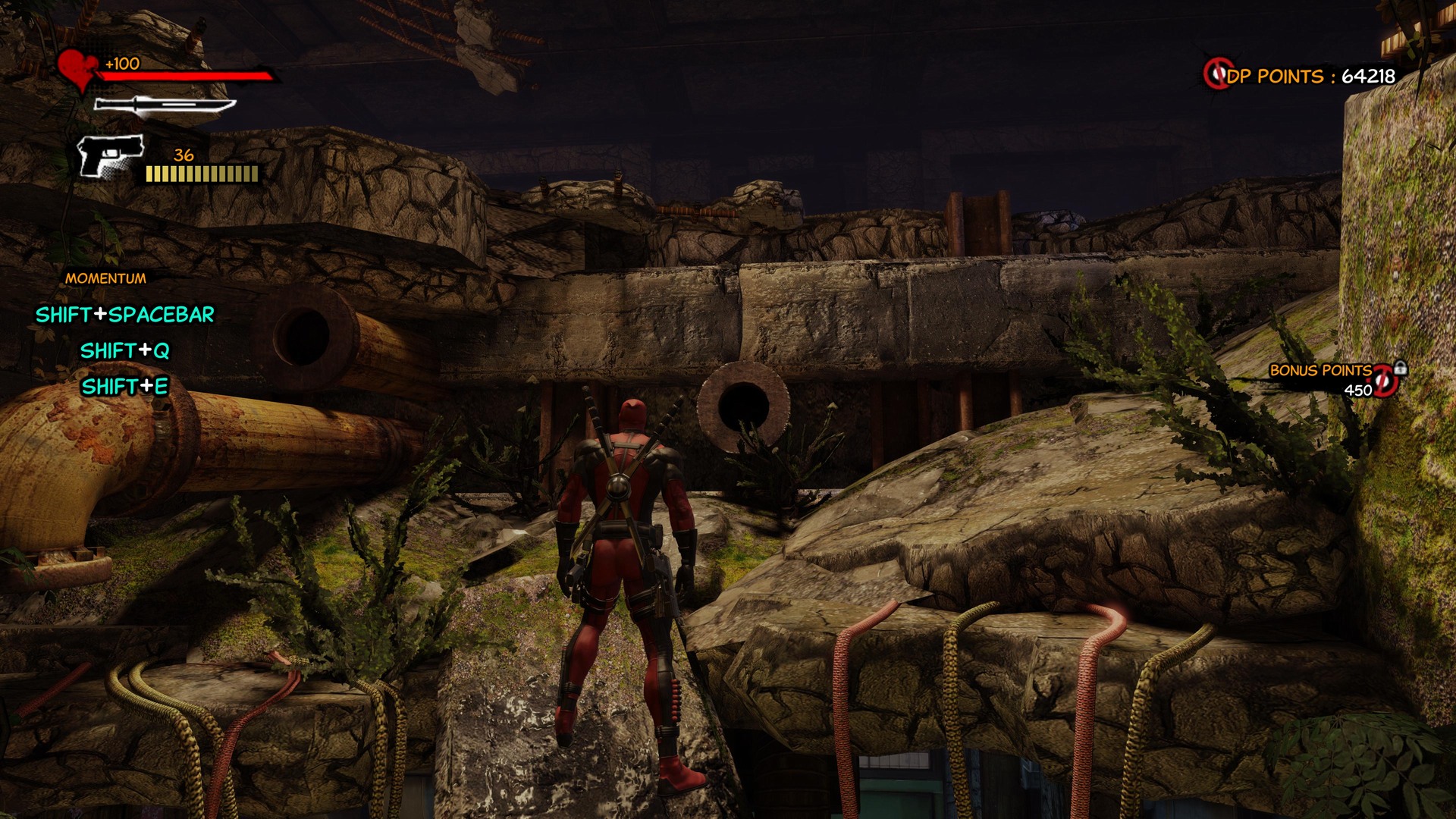Click the locked Bonus Points emblem
This screenshot has height=819, width=1456.
[x=1386, y=379]
